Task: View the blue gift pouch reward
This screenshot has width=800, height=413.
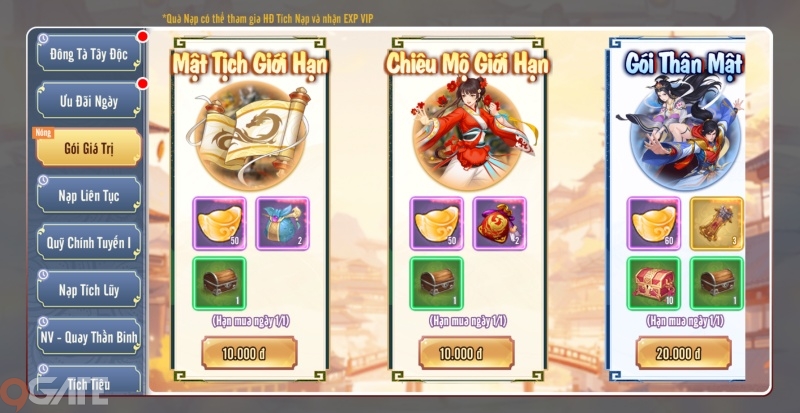Action: 281,223
